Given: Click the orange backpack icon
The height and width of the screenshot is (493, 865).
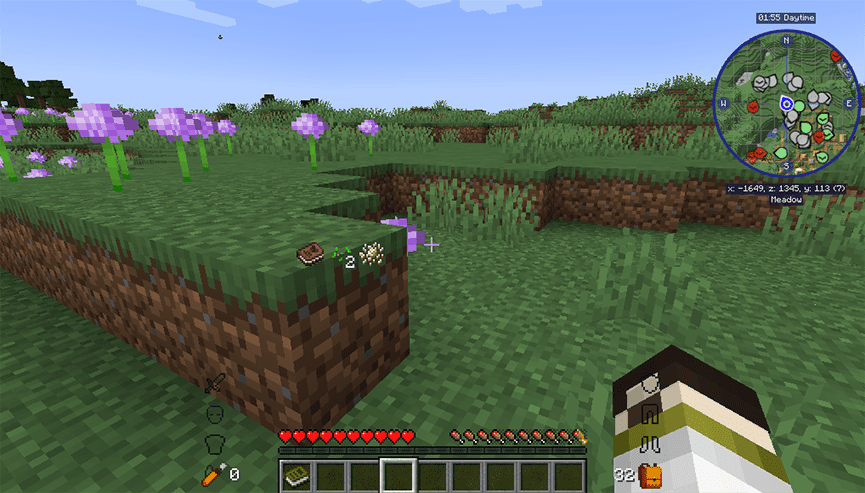Looking at the screenshot, I should point(651,474).
